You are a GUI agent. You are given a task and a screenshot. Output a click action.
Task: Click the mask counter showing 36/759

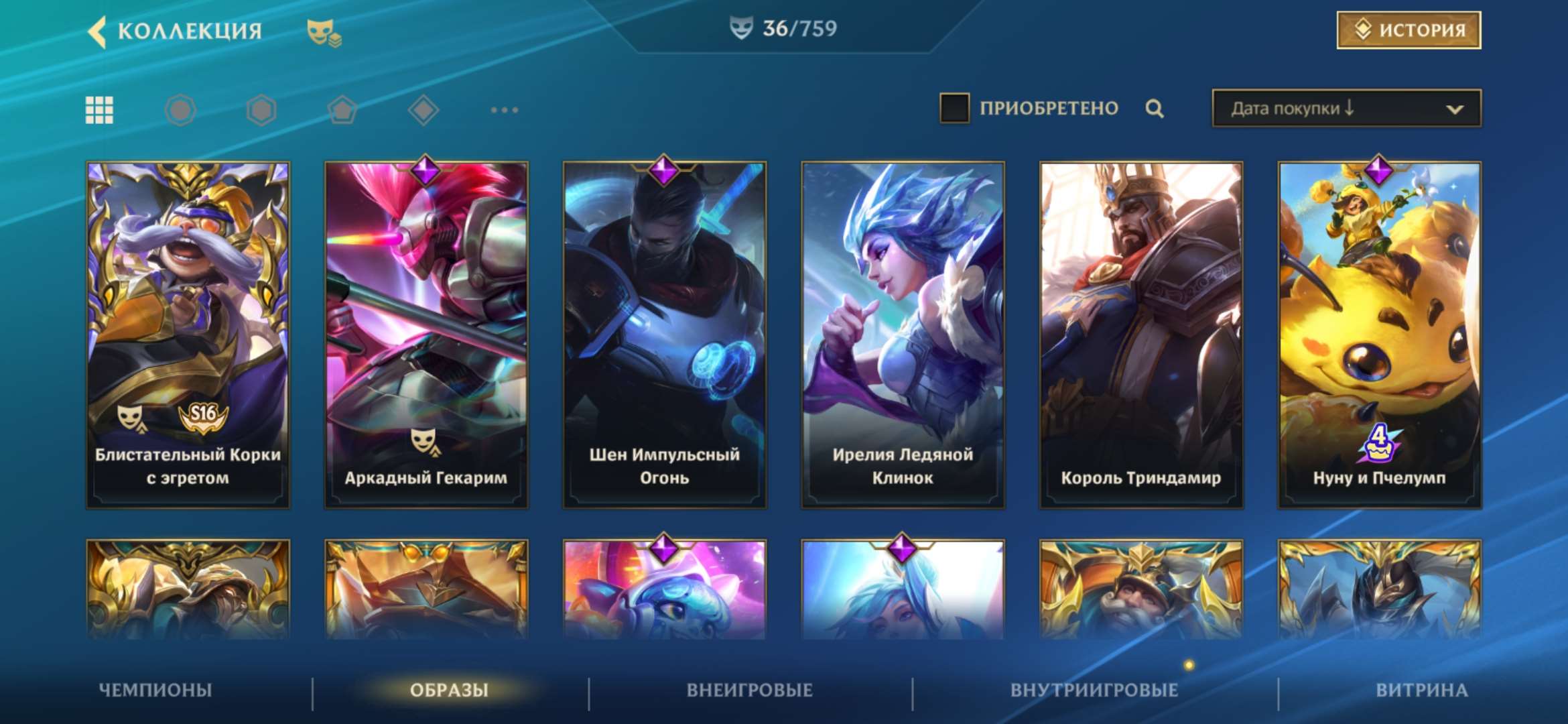tap(784, 29)
